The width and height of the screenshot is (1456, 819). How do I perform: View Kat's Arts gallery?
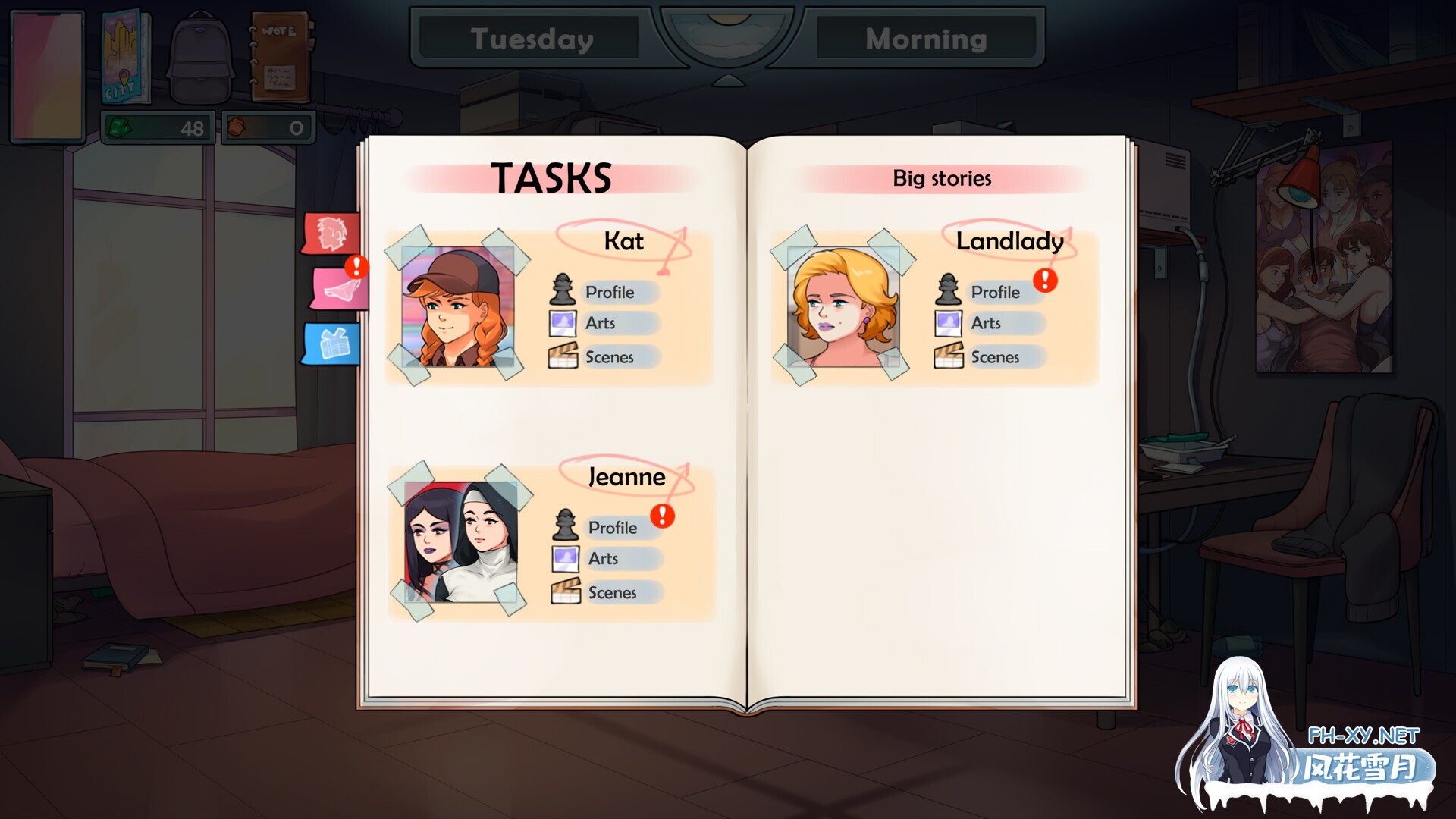tap(600, 323)
